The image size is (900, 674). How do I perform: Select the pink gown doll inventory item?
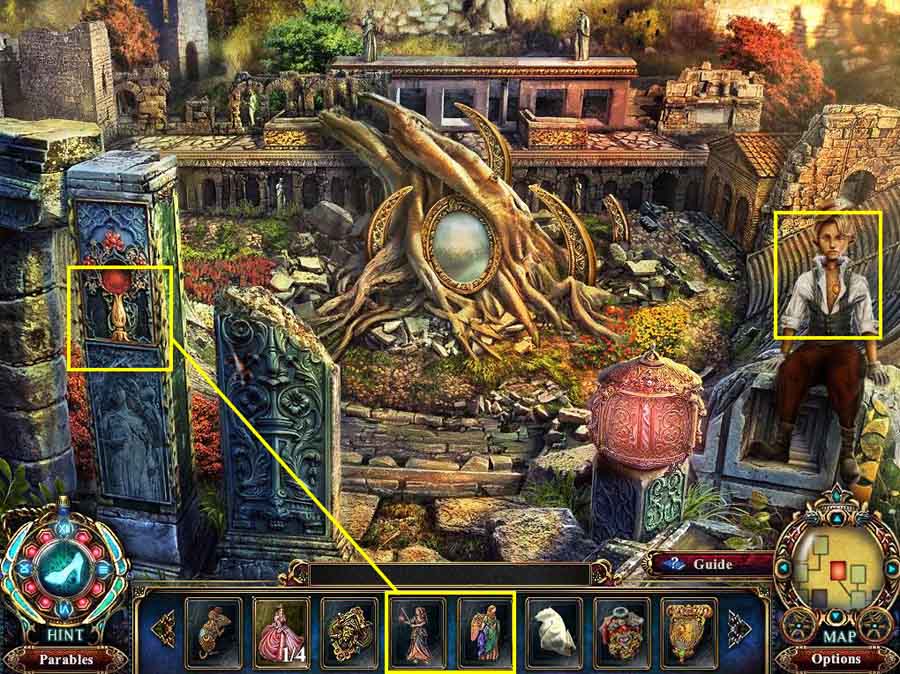point(280,631)
